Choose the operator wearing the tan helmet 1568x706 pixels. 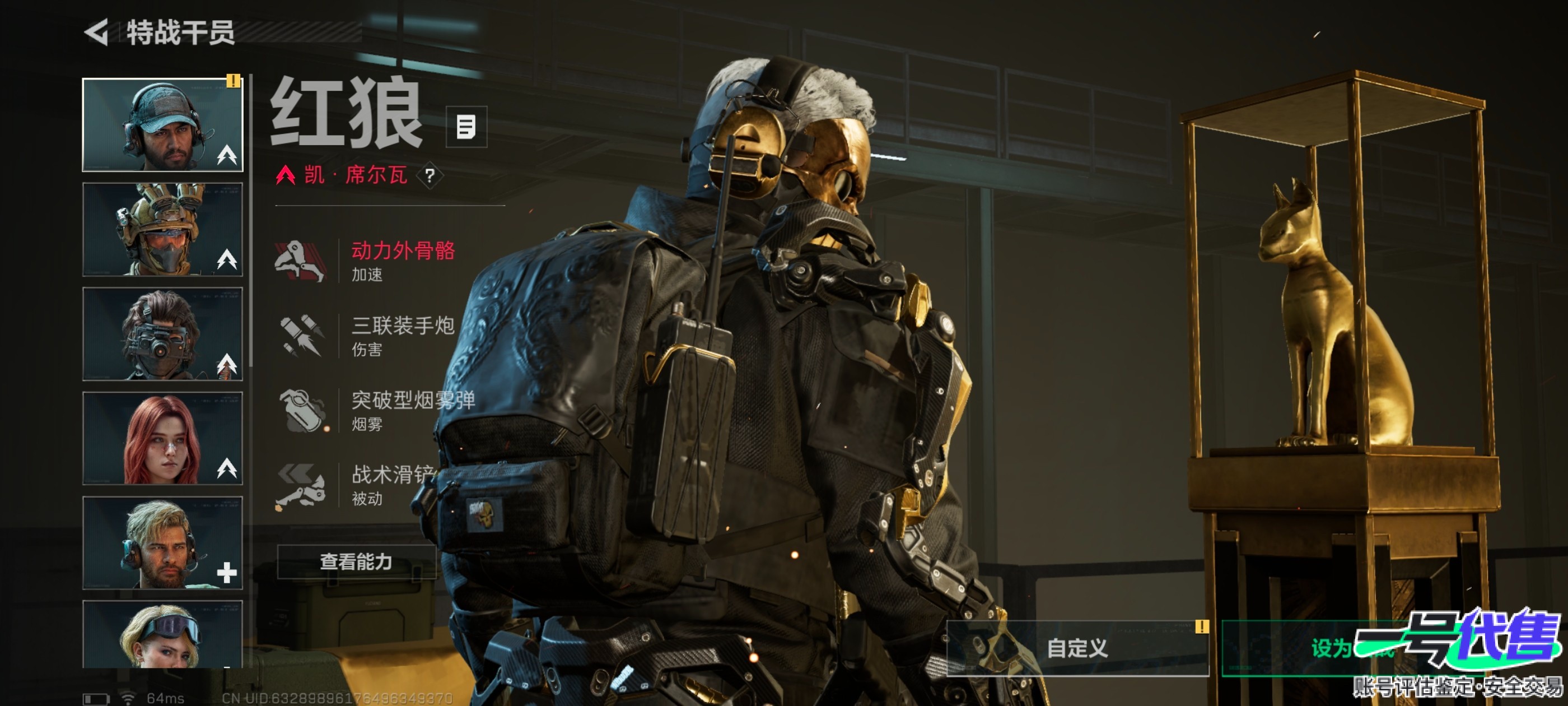coord(162,230)
